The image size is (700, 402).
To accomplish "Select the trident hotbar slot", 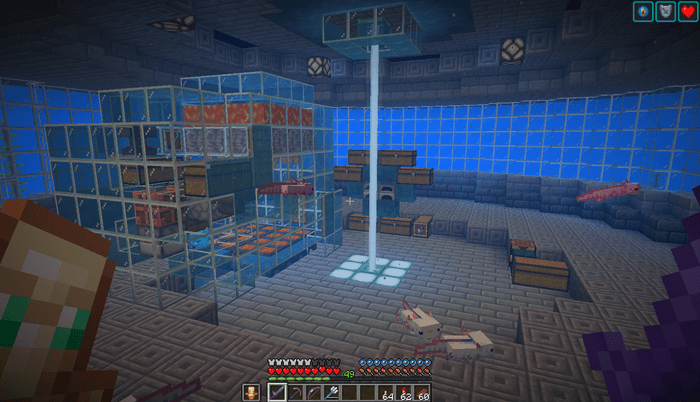I will click(331, 392).
